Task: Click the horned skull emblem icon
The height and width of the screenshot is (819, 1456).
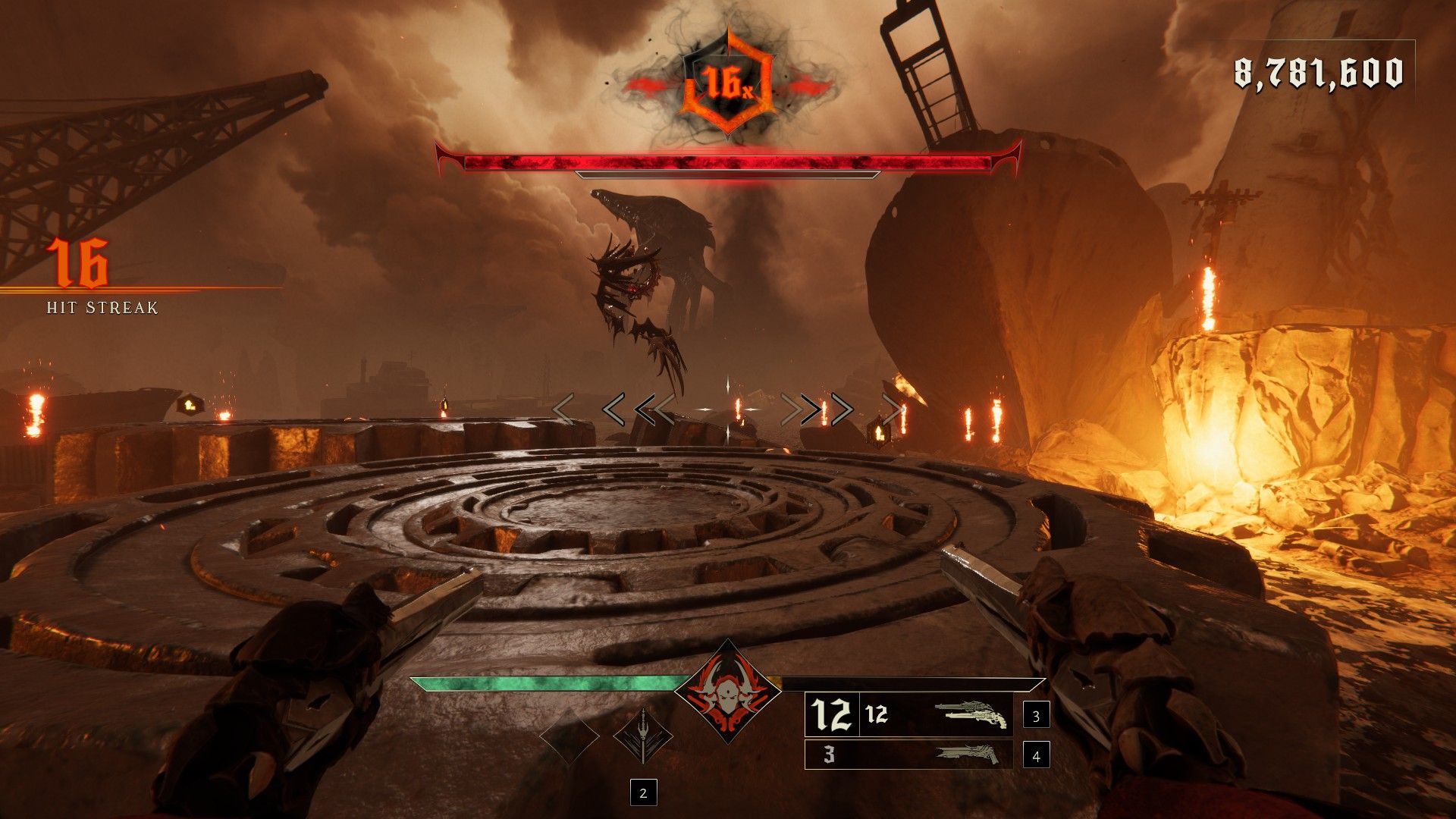Action: [728, 691]
